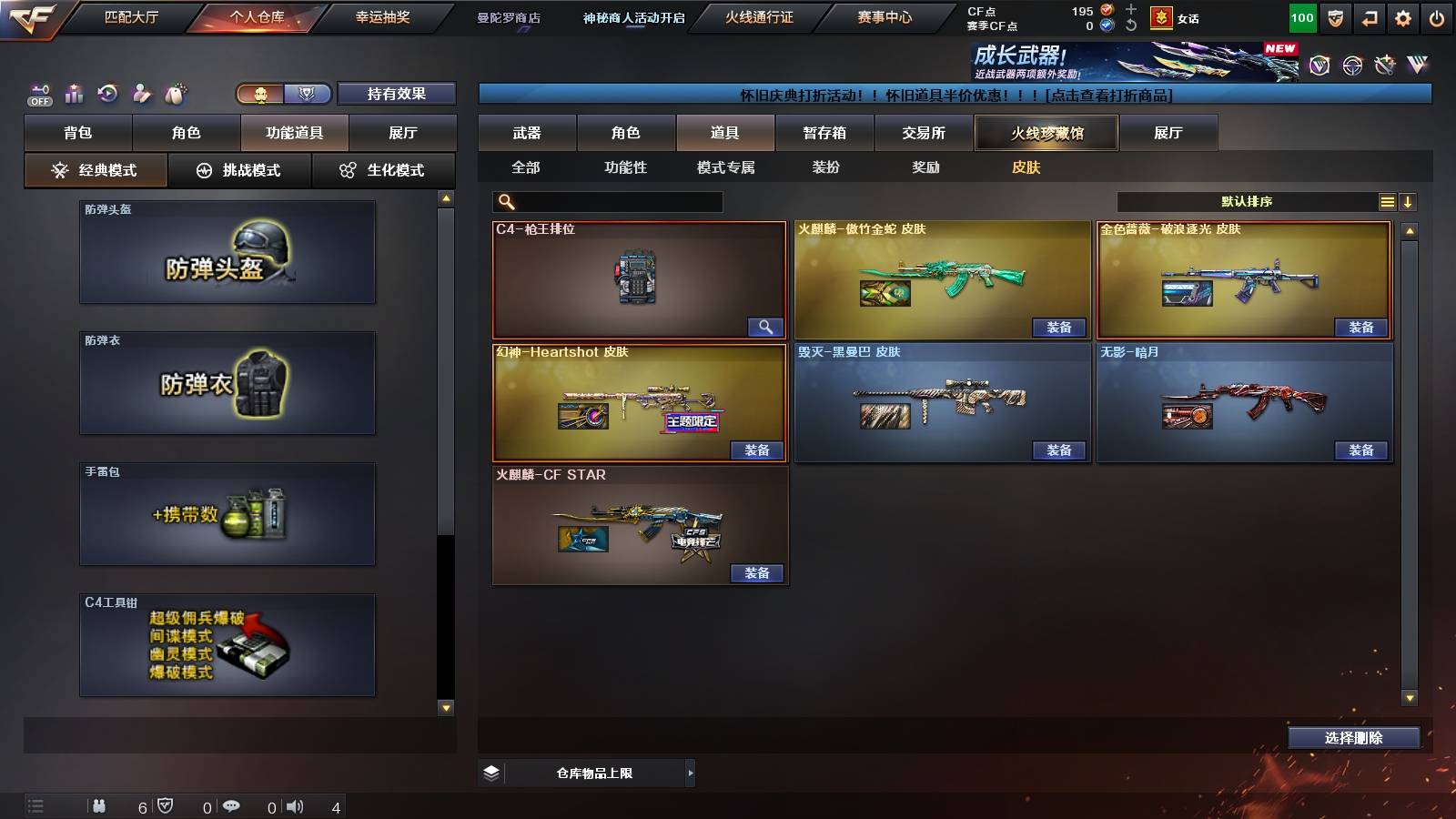This screenshot has height=819, width=1456.
Task: Open the game settings gear icon
Action: (x=1402, y=17)
